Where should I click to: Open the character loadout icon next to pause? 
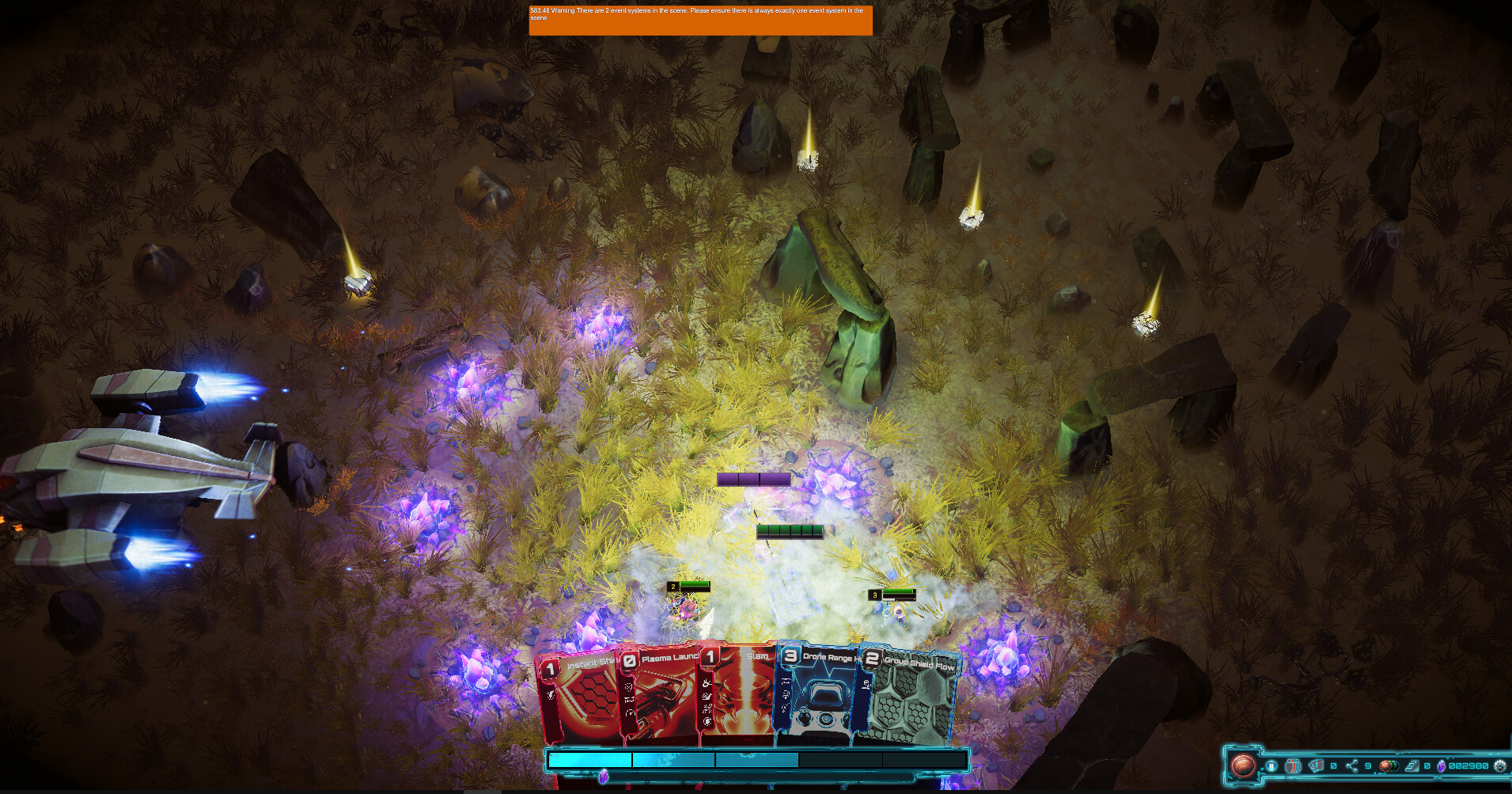[1293, 766]
